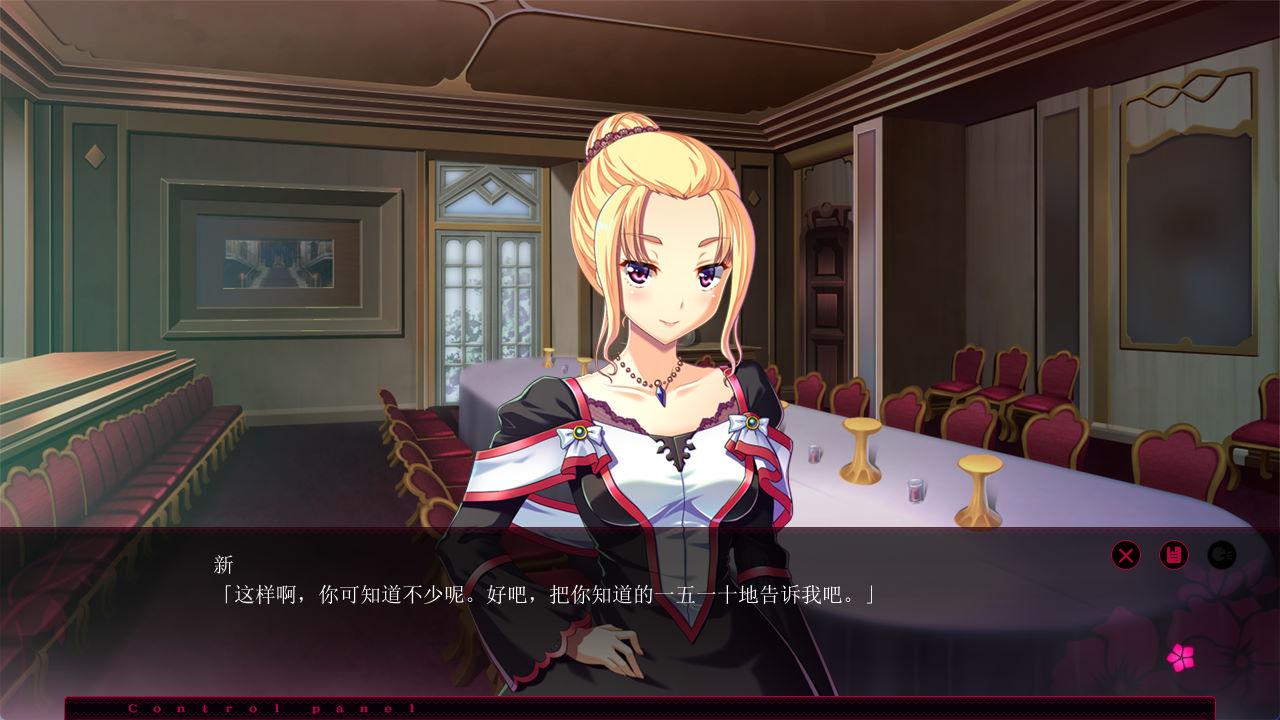Viewport: 1280px width, 720px height.
Task: Open the Control panel bar
Action: (x=640, y=708)
